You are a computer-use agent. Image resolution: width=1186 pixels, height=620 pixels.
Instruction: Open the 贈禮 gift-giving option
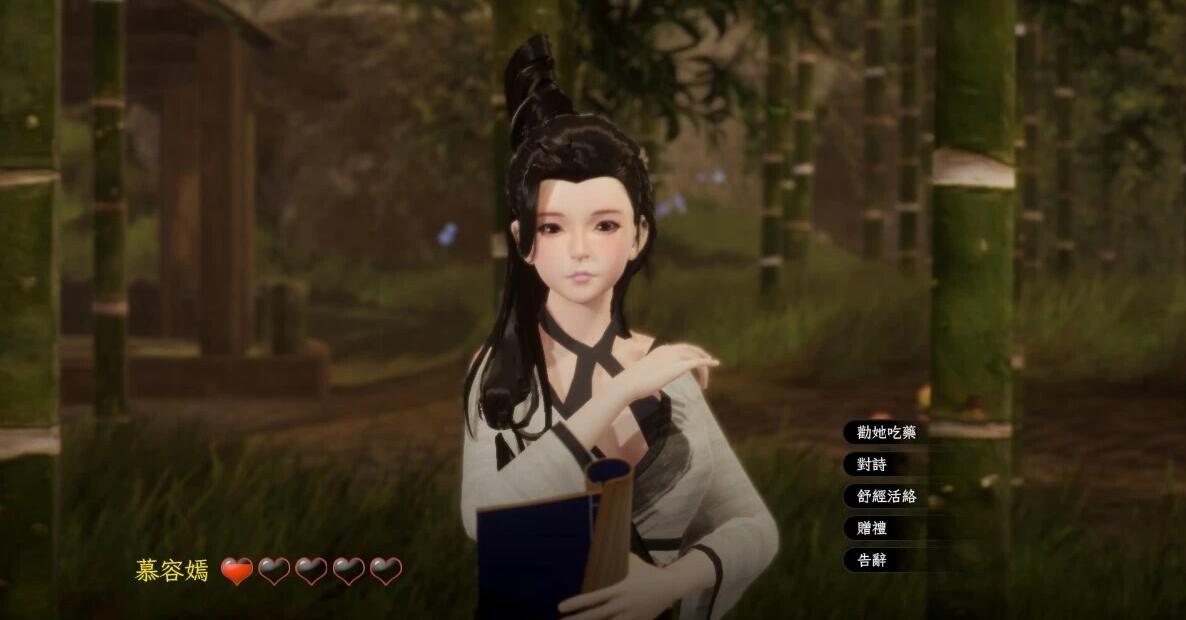(x=866, y=528)
